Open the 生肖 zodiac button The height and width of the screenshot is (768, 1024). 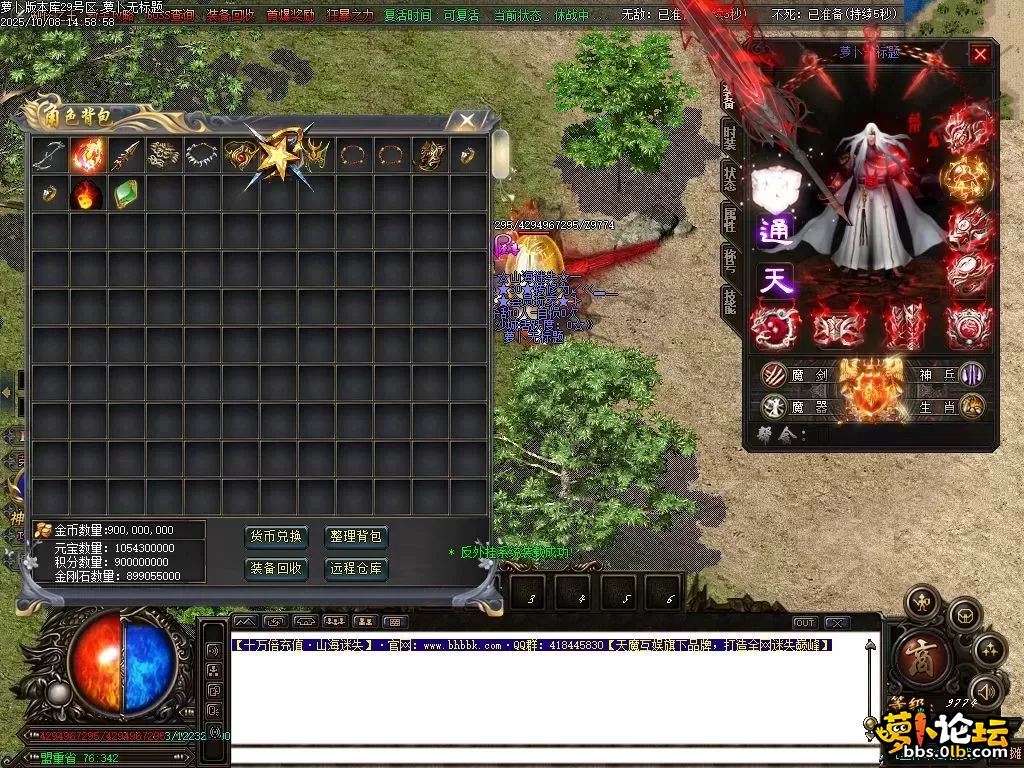coord(949,407)
